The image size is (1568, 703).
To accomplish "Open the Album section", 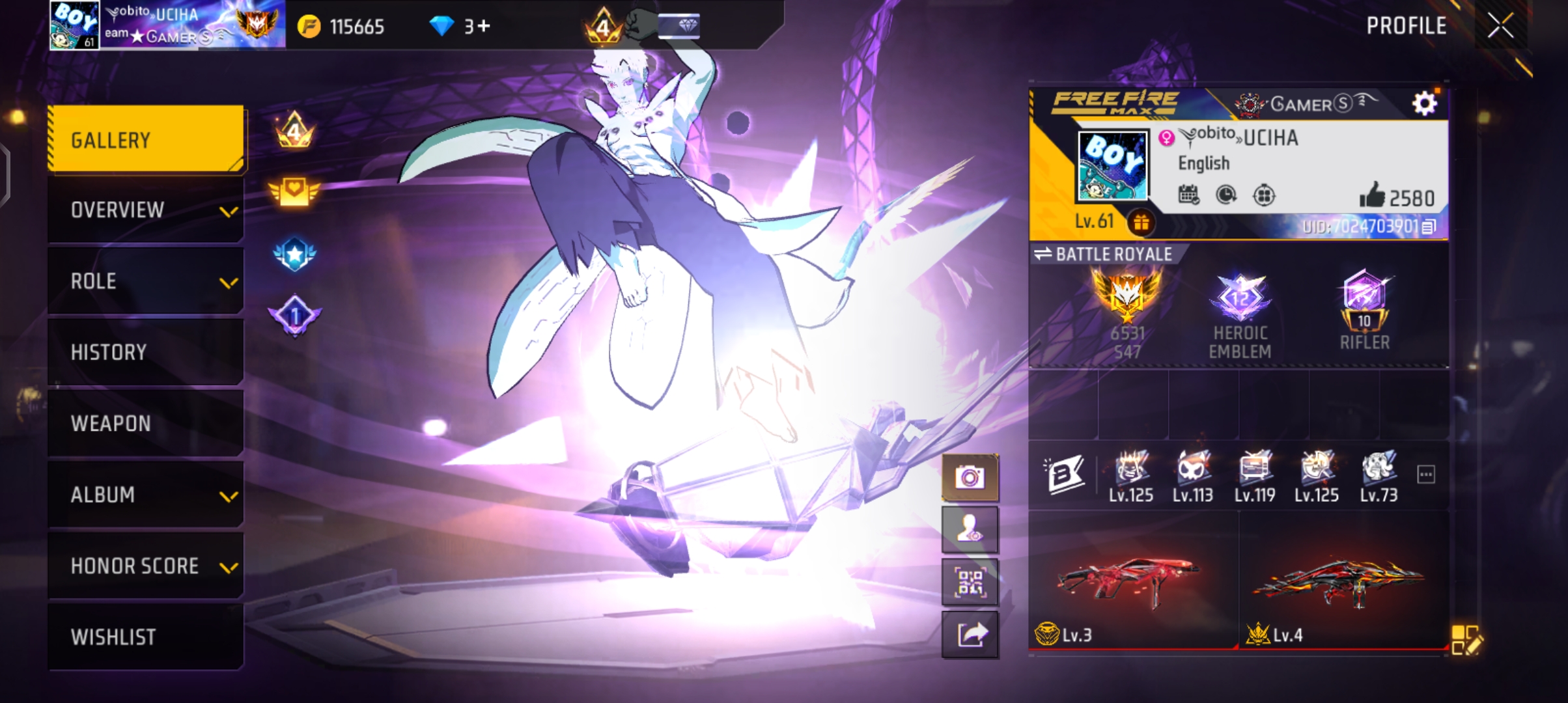I will click(146, 495).
